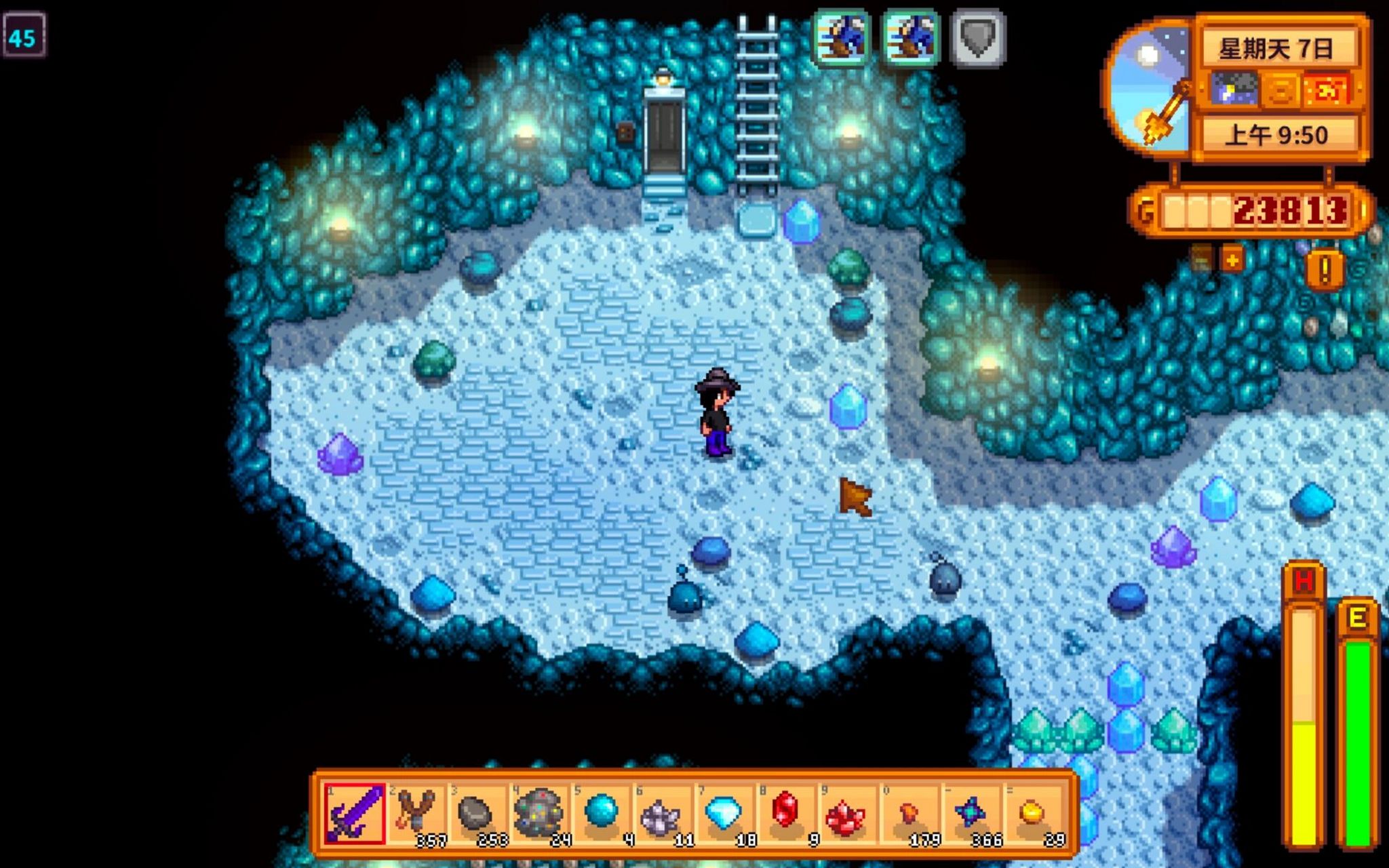
Task: Select the gold item stack of 29
Action: pyautogui.click(x=1032, y=814)
